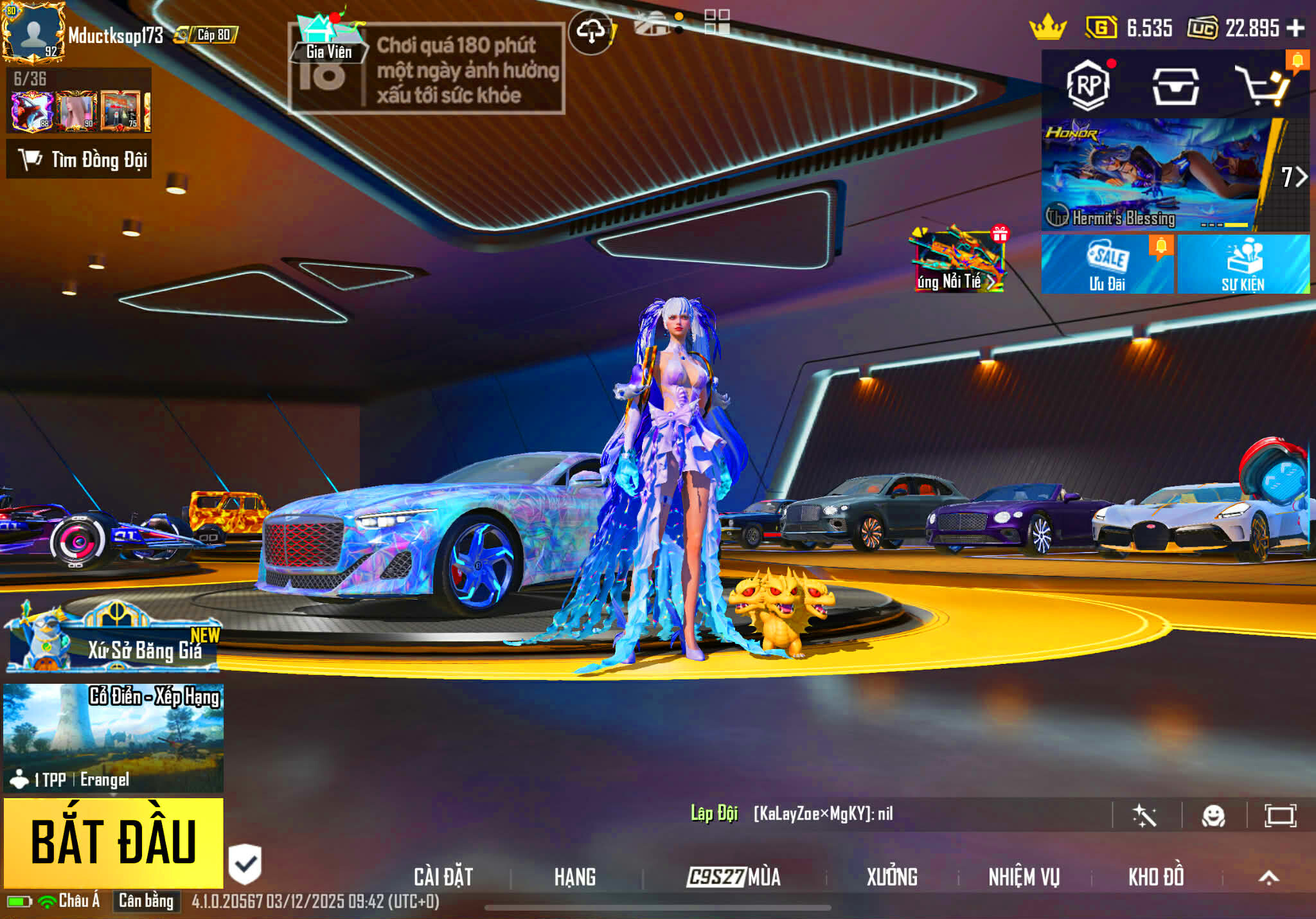Open the CÀI ĐẶT settings menu
Viewport: 1316px width, 919px height.
[x=443, y=877]
